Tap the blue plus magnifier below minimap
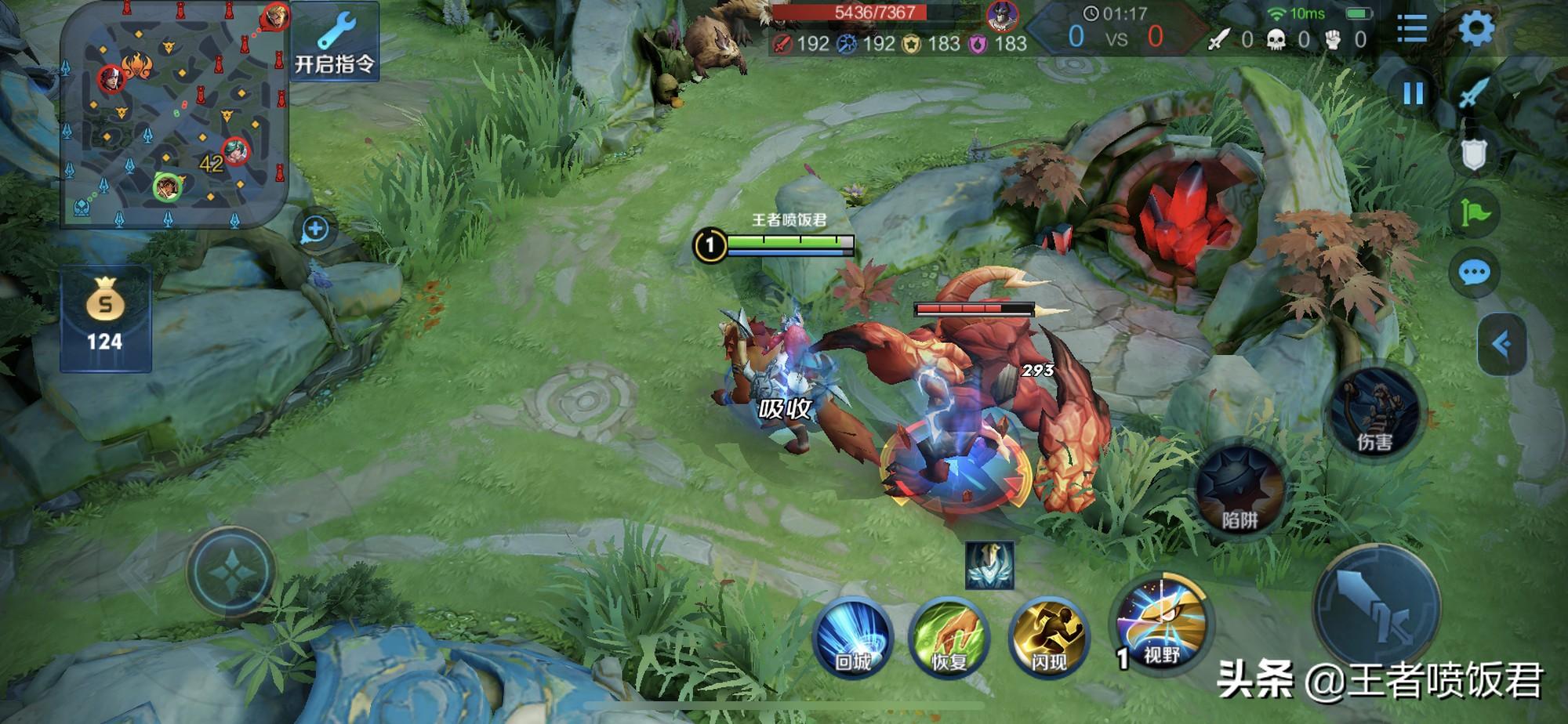Screen dimensions: 1568x724 [315, 230]
